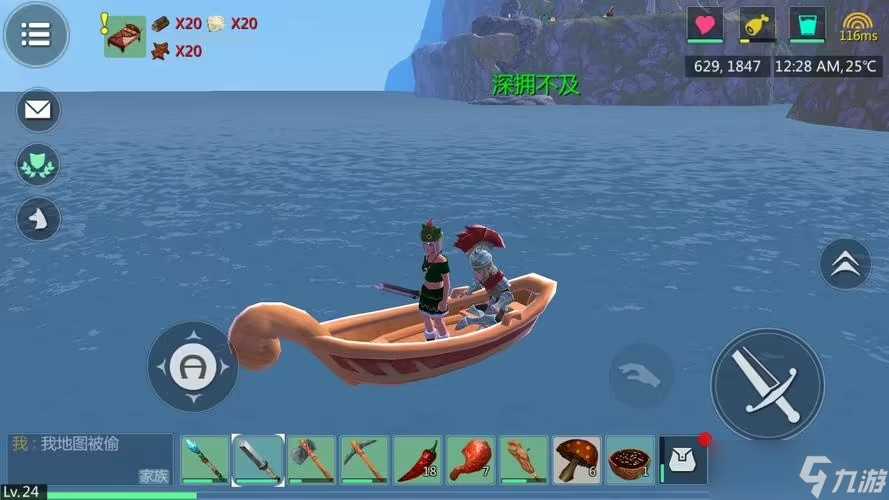Pick the brown mushroom slot
The height and width of the screenshot is (500, 889).
577,460
